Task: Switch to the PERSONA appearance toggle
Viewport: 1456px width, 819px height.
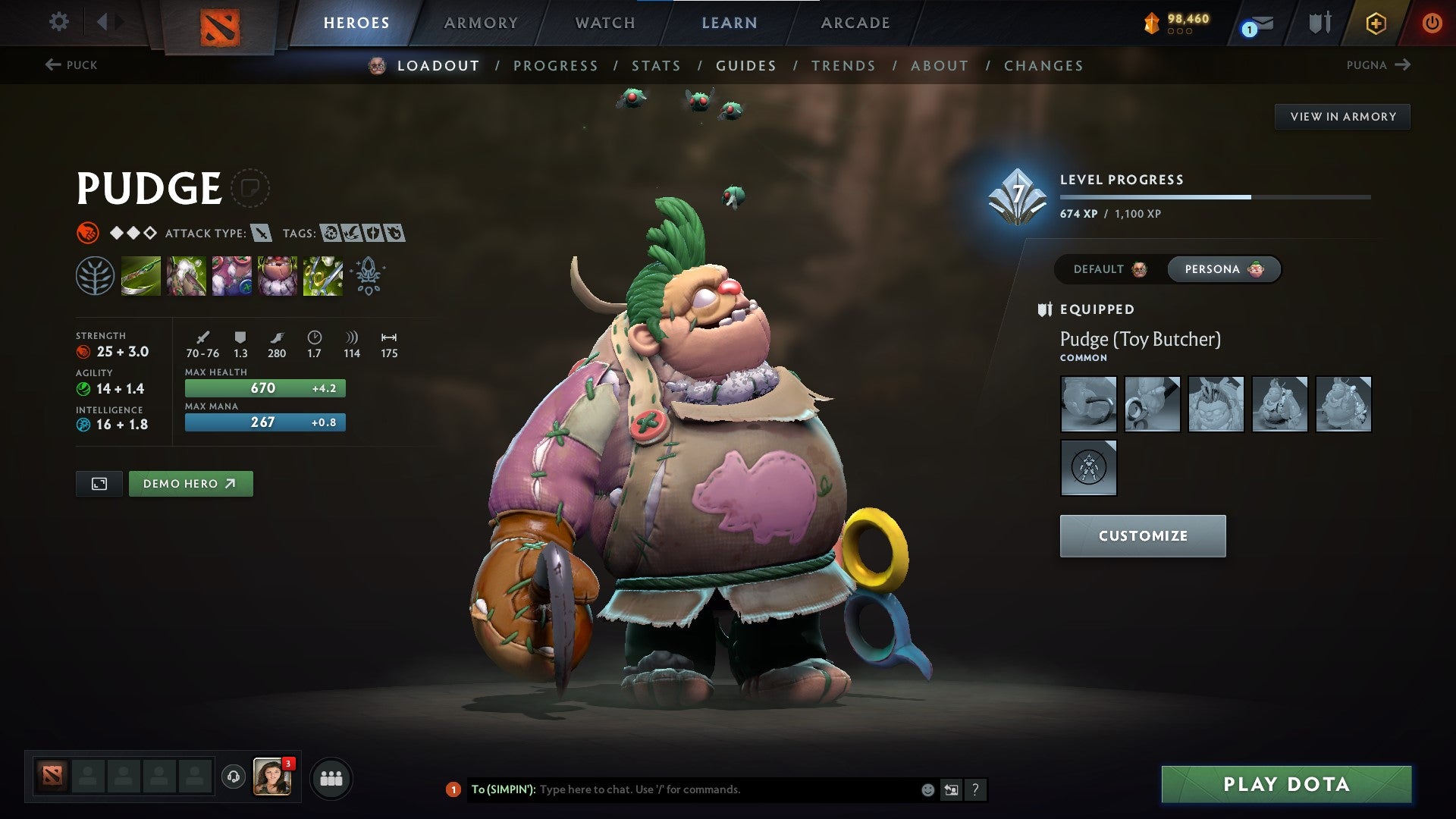Action: (x=1223, y=269)
